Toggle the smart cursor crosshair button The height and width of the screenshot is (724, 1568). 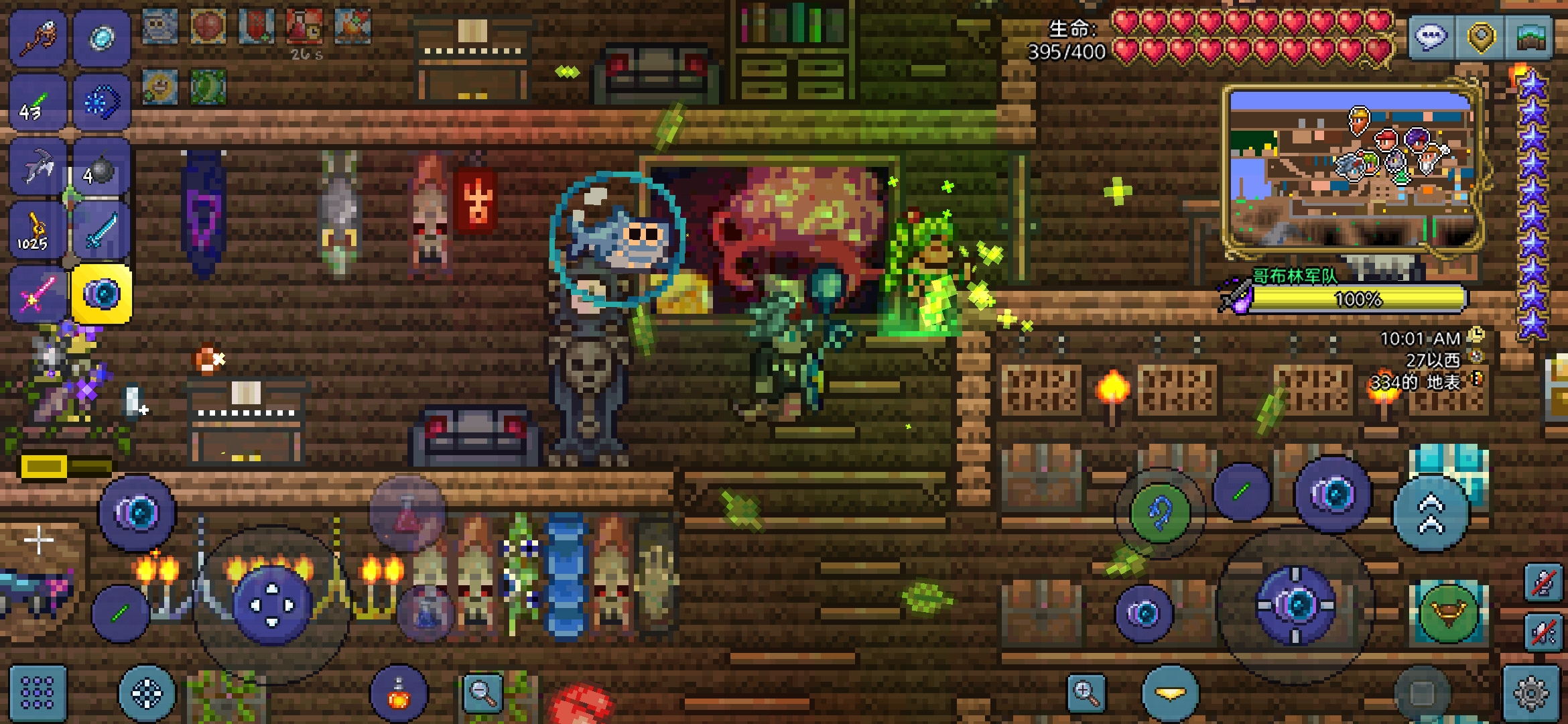(x=147, y=694)
